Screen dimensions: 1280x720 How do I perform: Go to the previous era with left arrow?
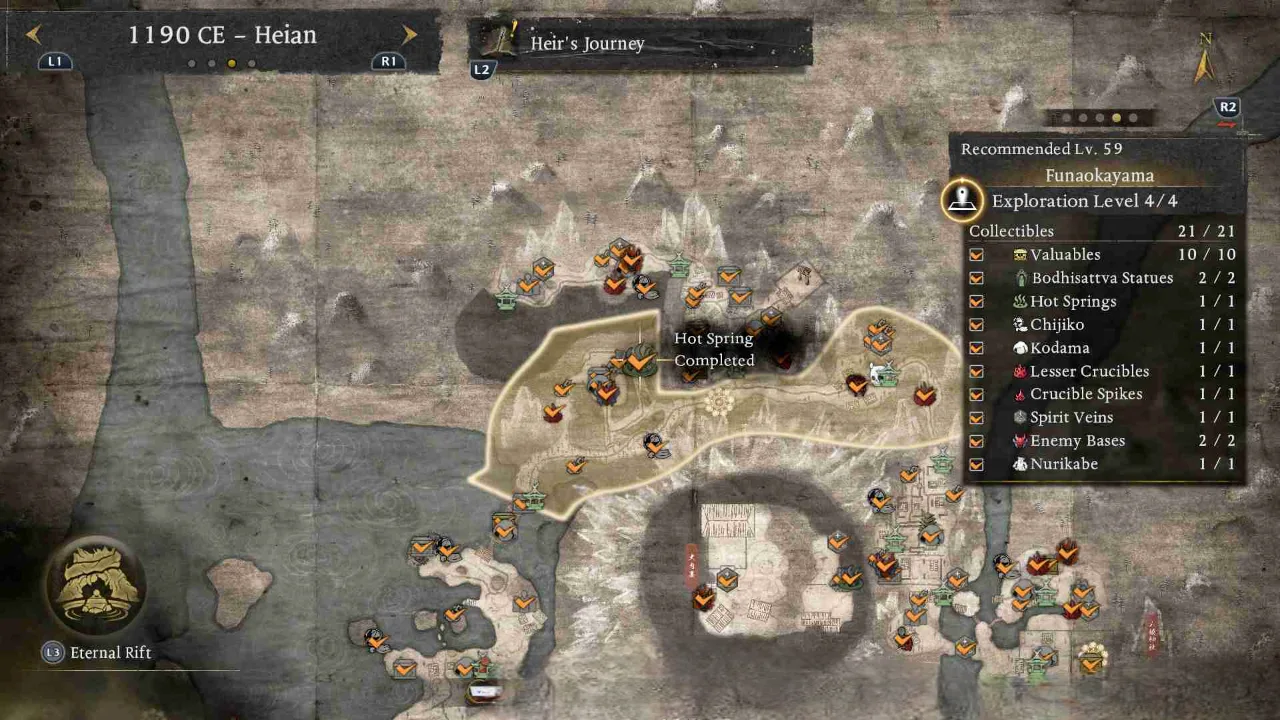tap(34, 35)
